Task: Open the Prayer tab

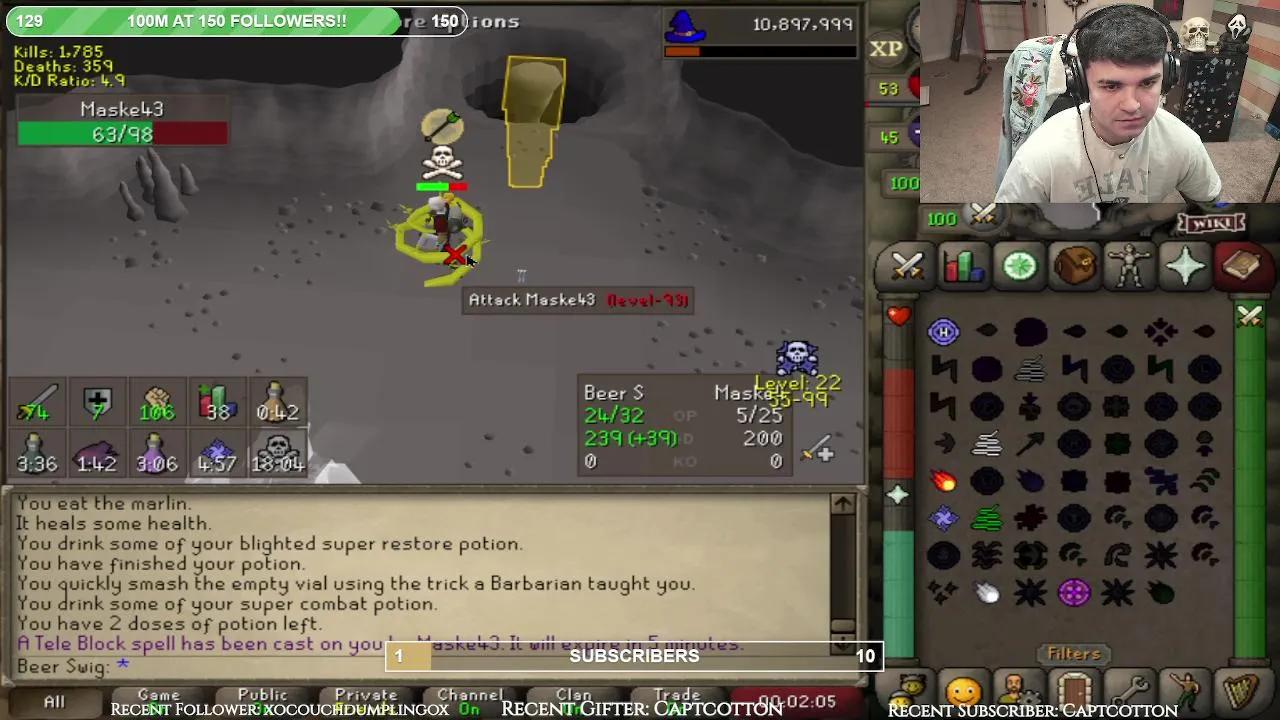Action: [x=1187, y=265]
